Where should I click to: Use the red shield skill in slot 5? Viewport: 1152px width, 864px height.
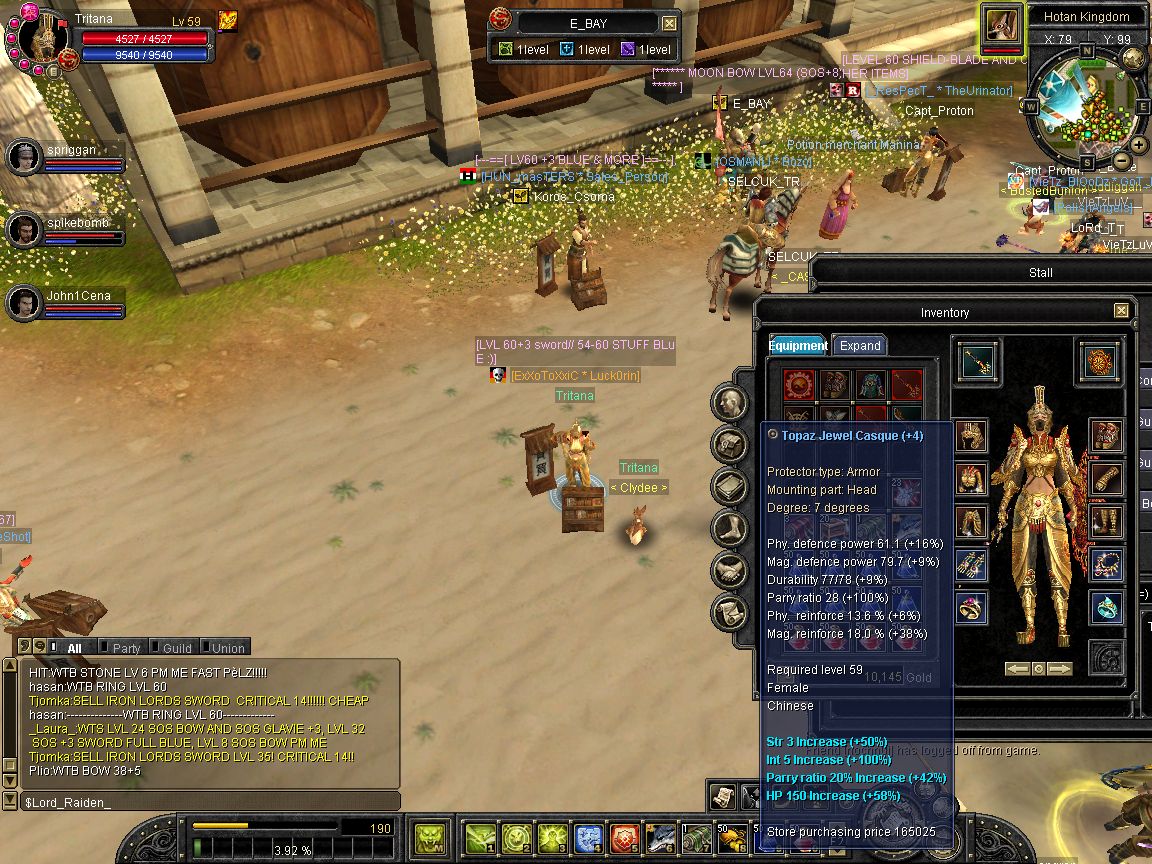[x=624, y=836]
